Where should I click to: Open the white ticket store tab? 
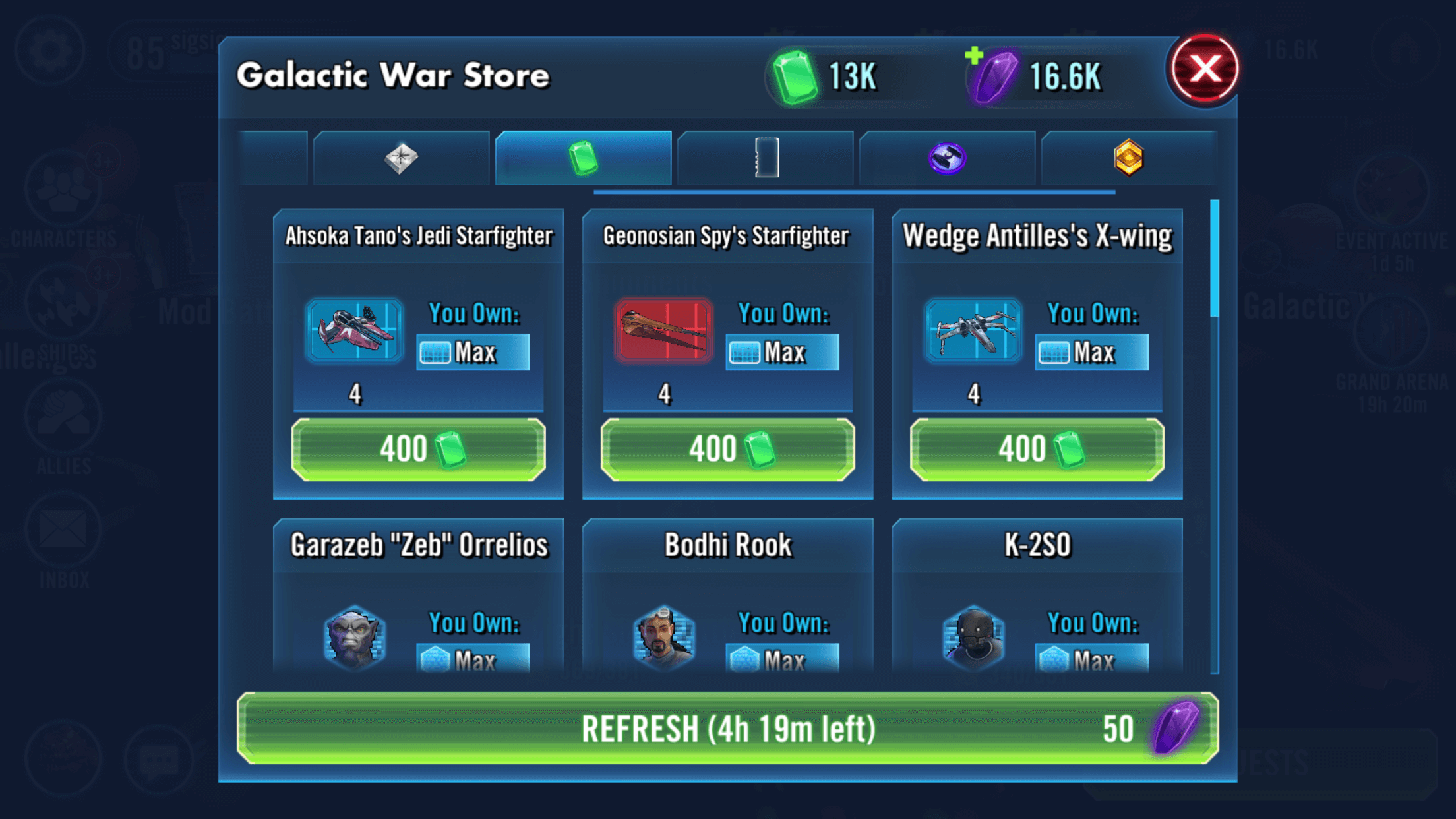pos(766,158)
